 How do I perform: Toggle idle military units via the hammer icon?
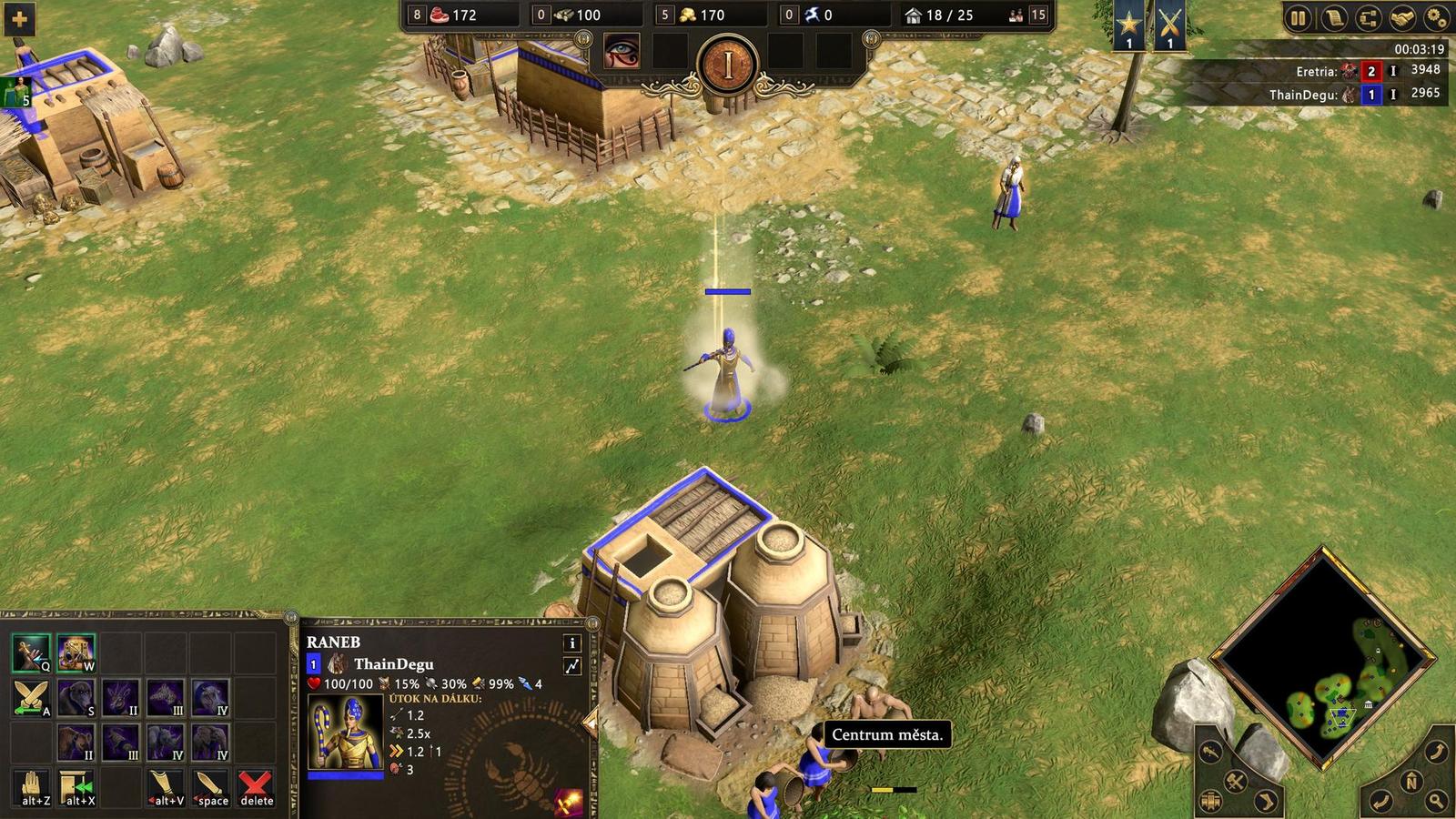point(1235,781)
